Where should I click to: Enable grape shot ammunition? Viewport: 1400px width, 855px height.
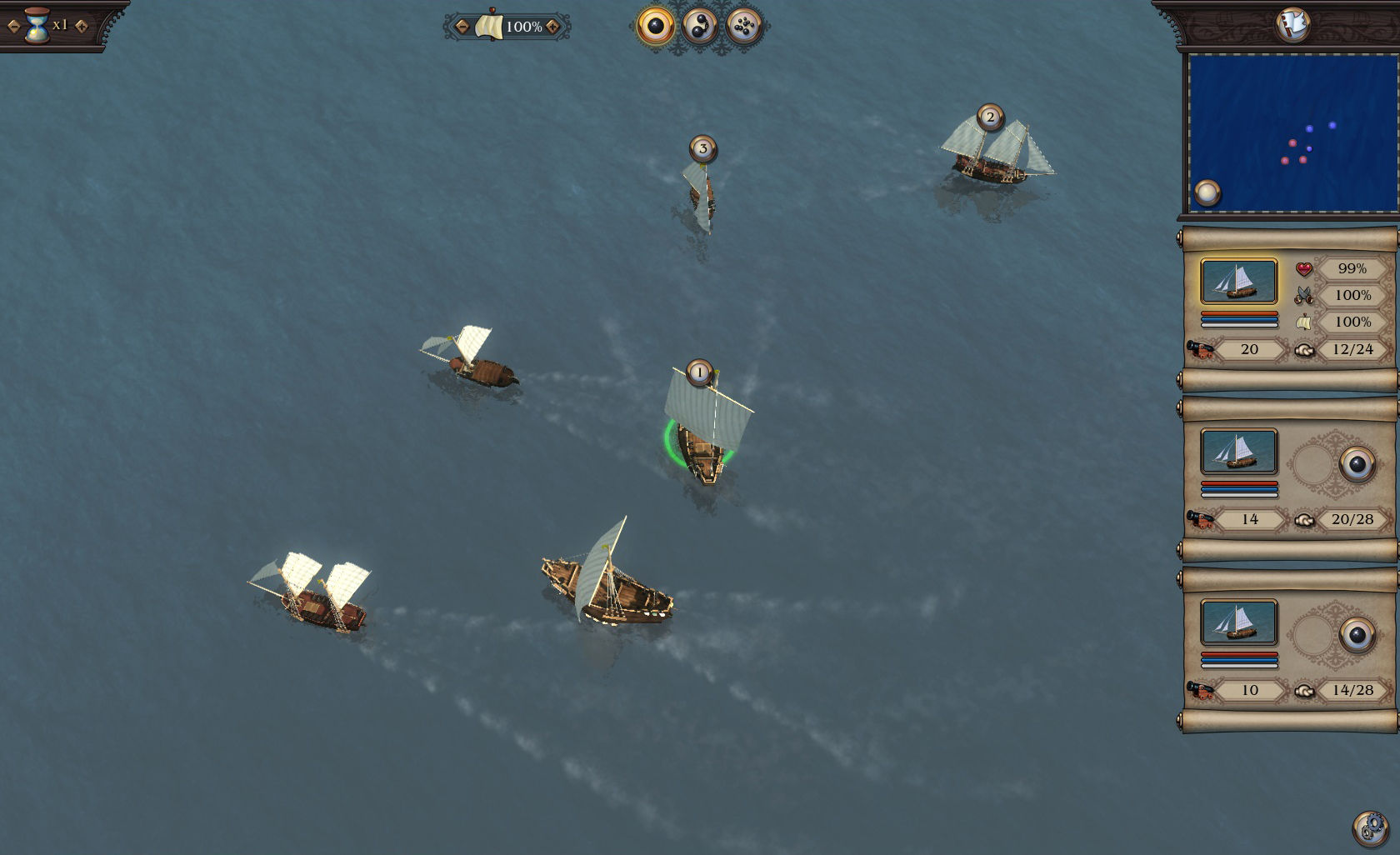744,25
